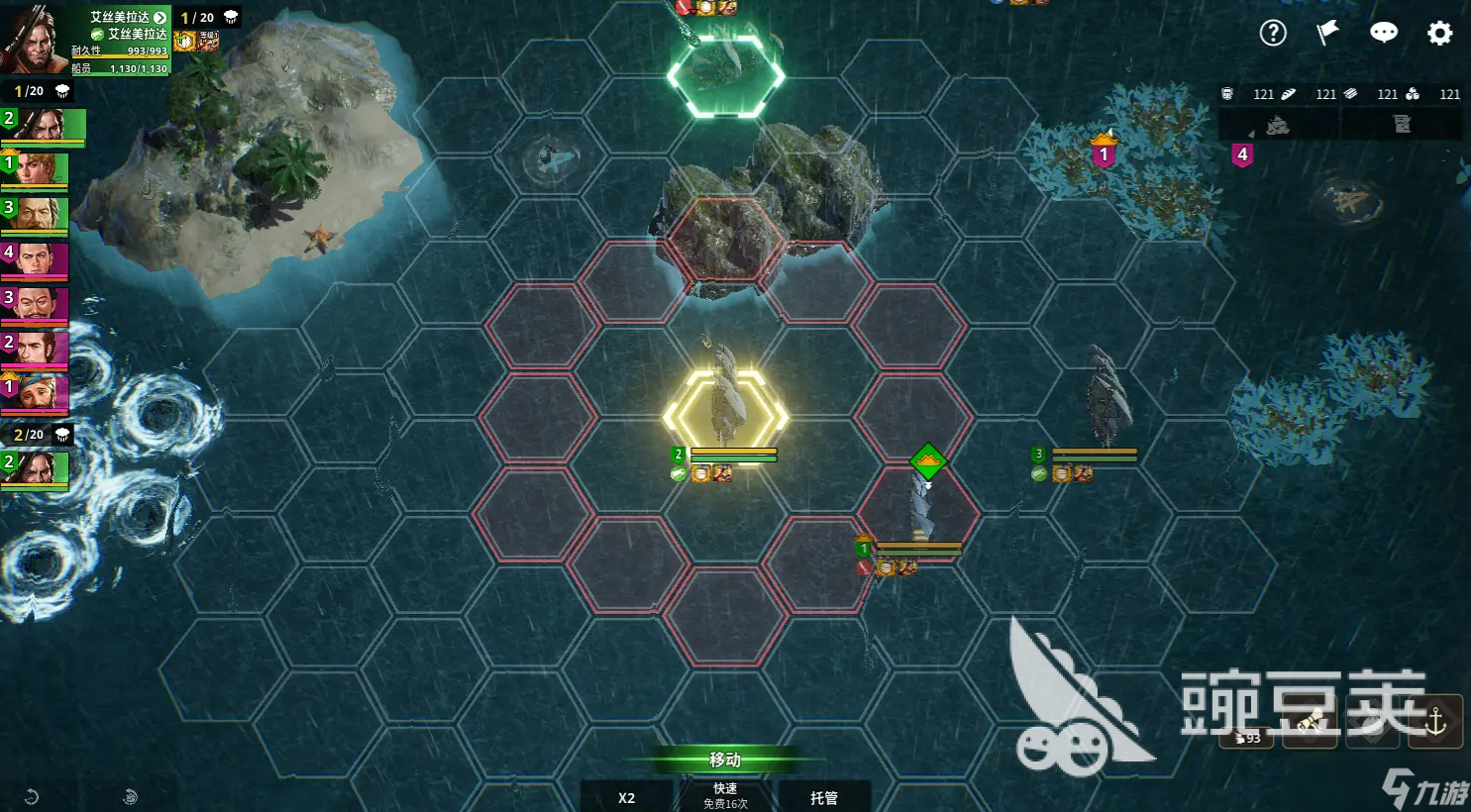Select magenta mustached enemy captain number 3

click(35, 305)
